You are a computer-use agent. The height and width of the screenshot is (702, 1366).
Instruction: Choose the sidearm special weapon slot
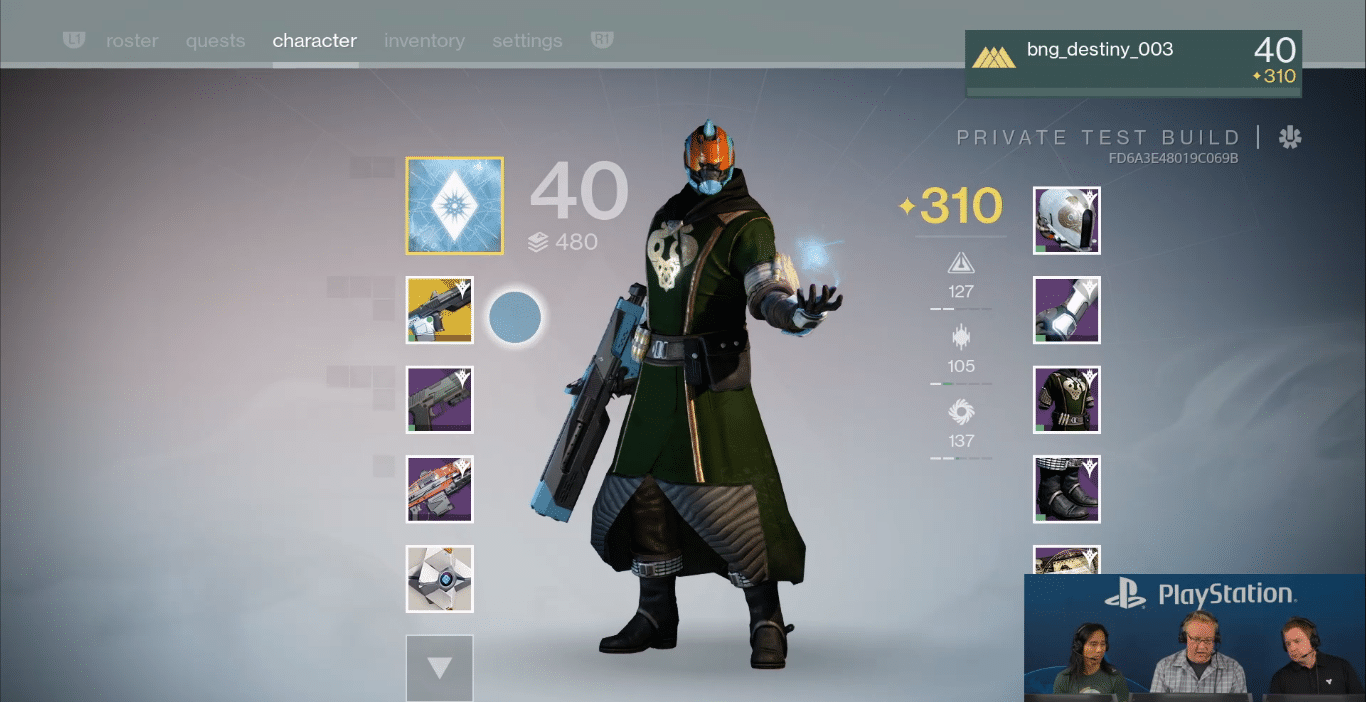click(x=440, y=400)
